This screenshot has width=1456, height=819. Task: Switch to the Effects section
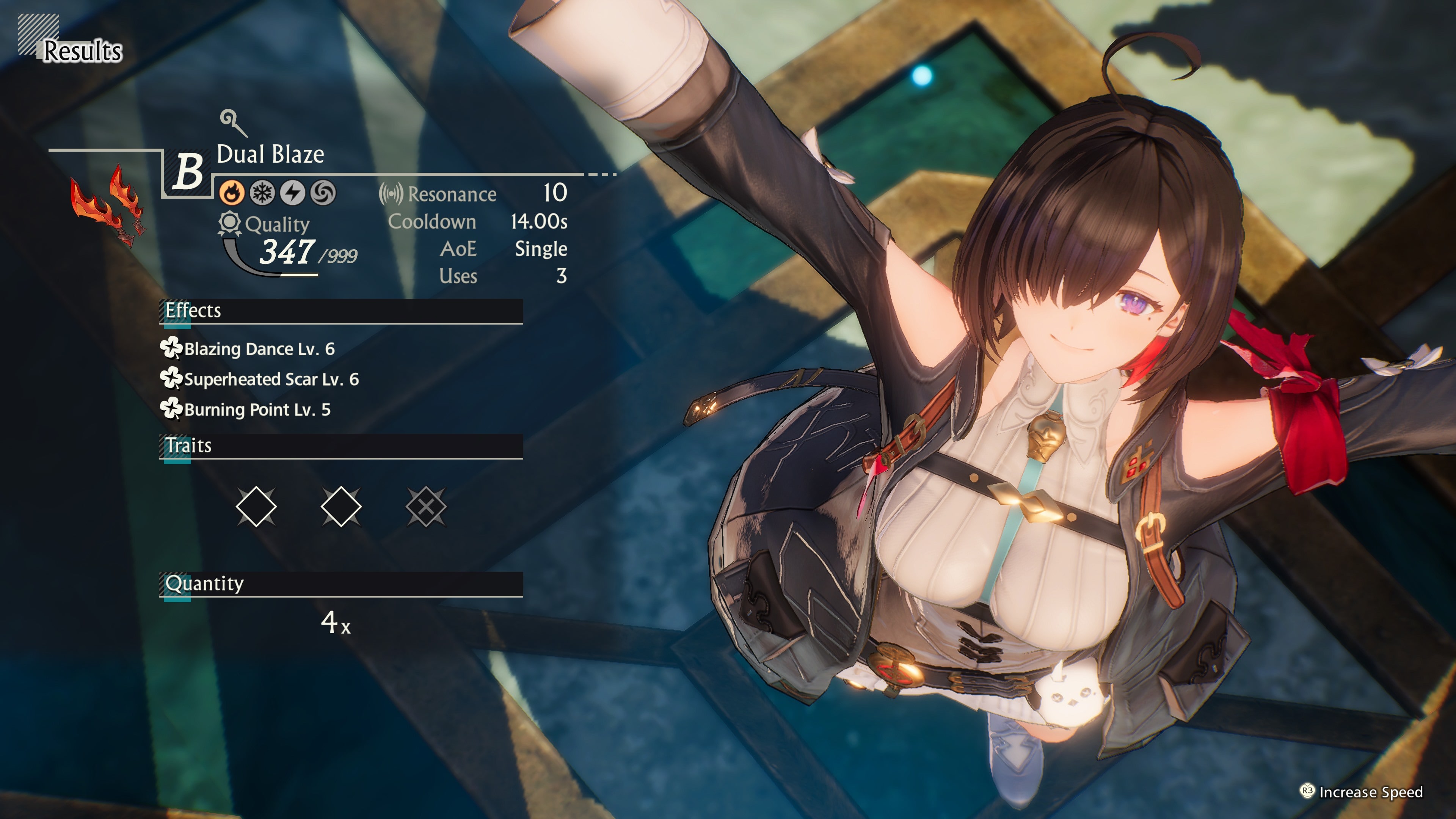coord(193,311)
